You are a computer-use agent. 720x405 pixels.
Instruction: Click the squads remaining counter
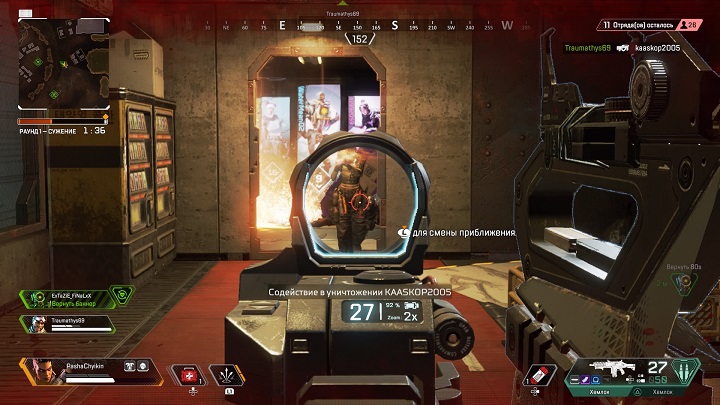pos(650,24)
